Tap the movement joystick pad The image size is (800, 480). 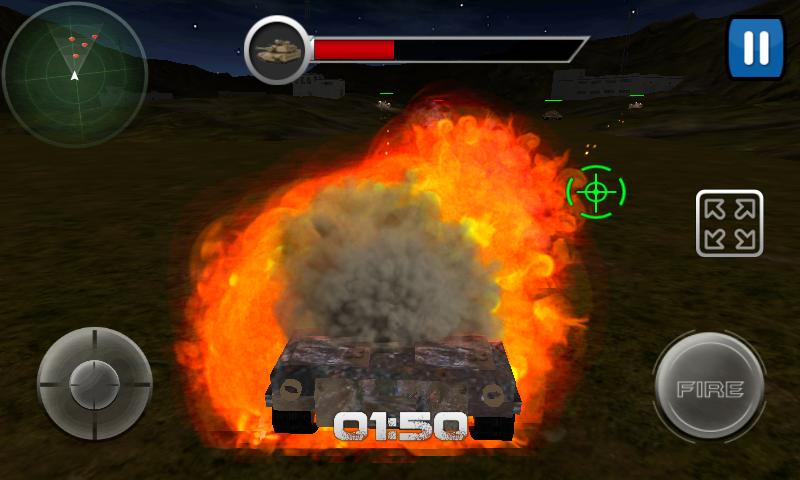click(94, 381)
